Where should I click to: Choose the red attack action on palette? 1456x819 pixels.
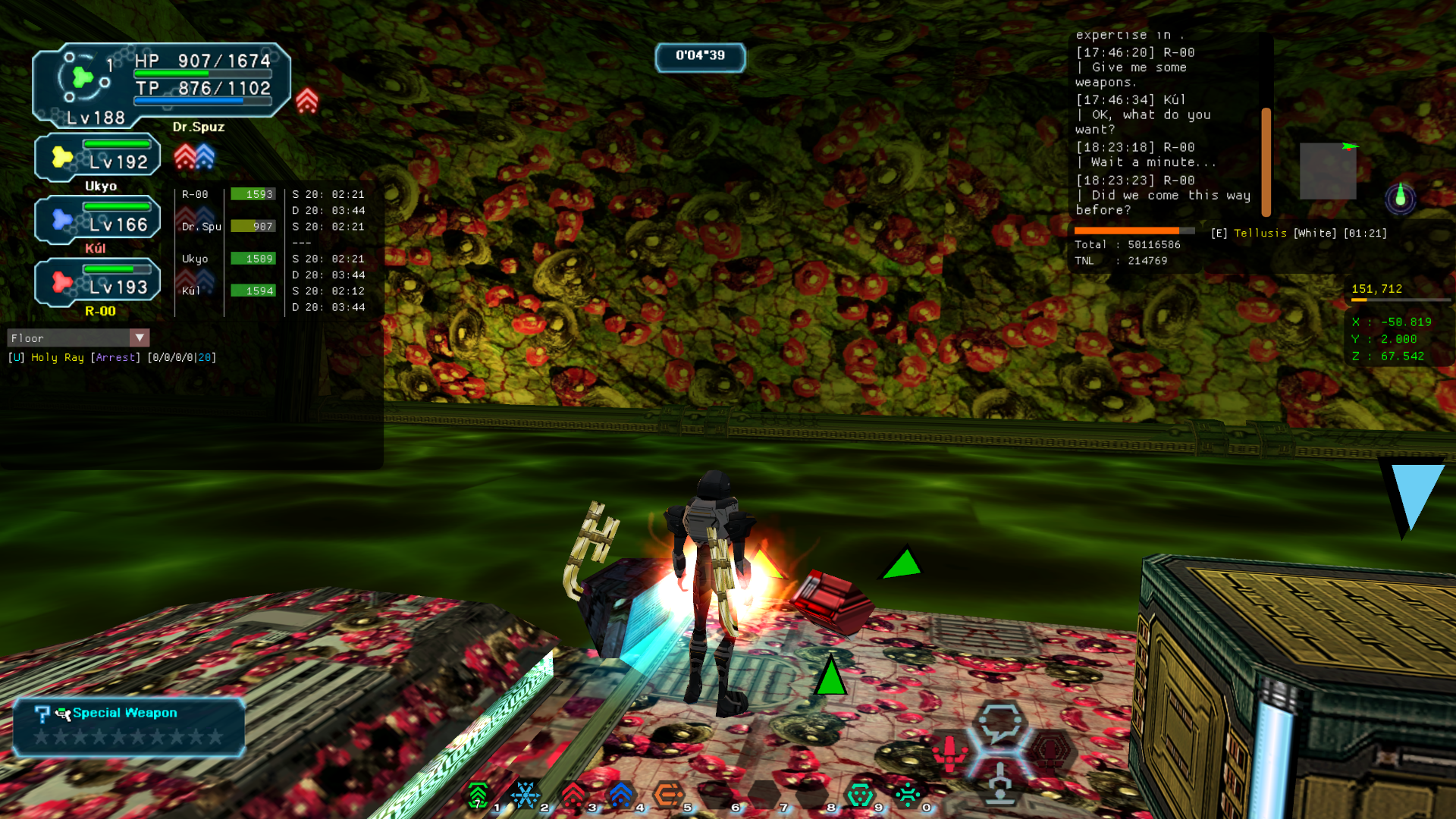950,752
